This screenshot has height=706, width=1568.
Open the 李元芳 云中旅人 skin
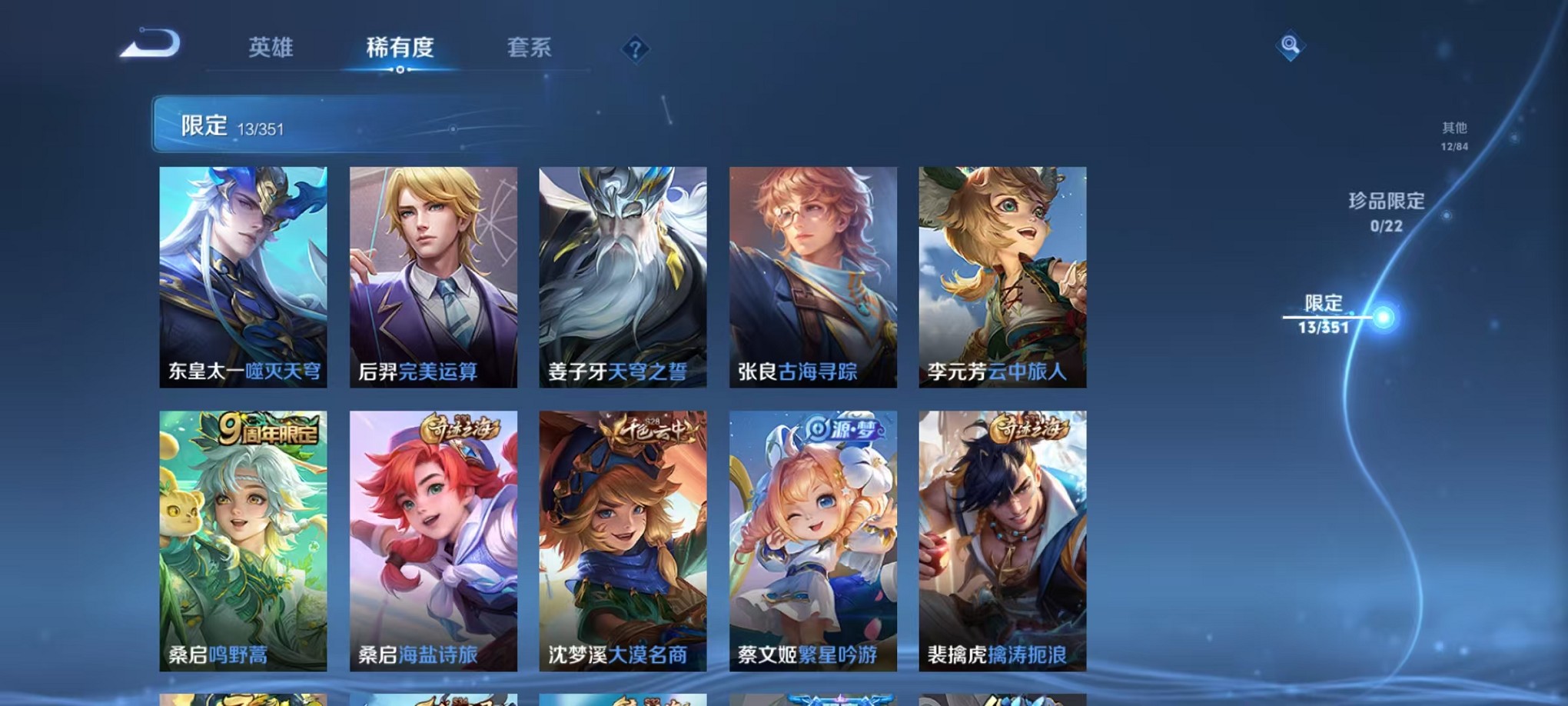tap(999, 277)
